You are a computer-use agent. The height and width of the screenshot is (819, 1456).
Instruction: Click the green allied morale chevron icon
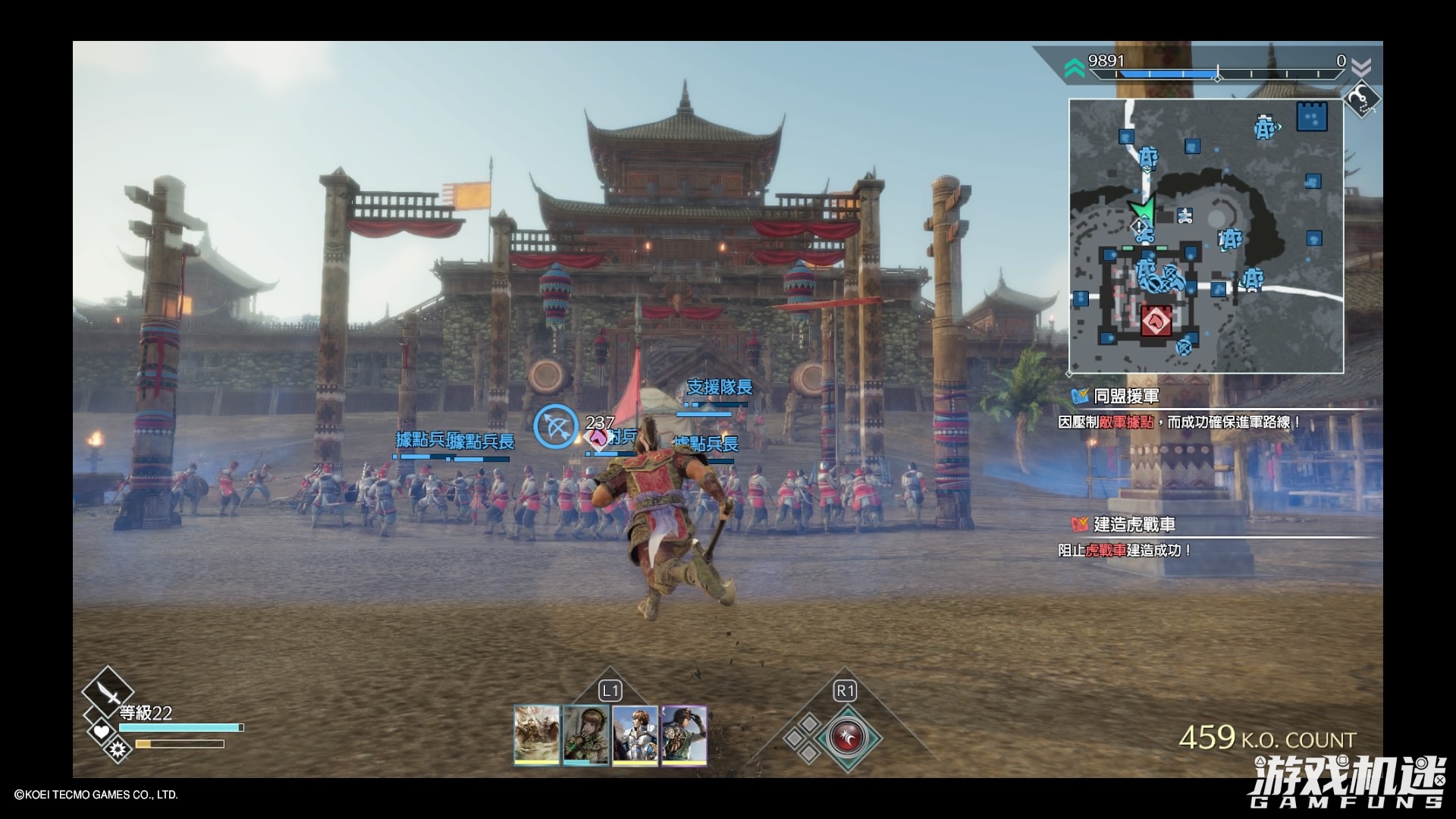(1074, 70)
